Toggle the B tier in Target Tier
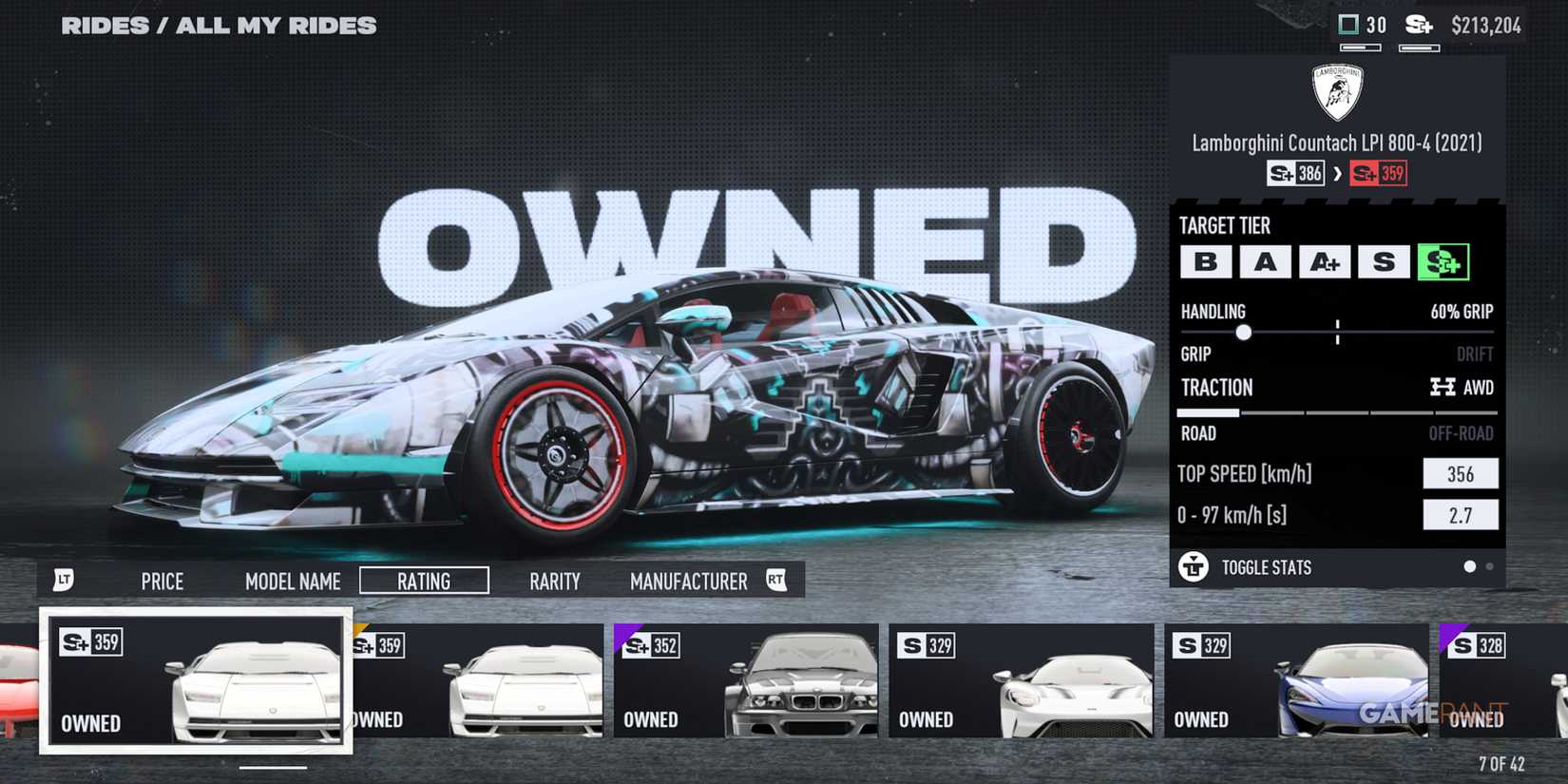Screen dimensions: 1568x784 pyautogui.click(x=1205, y=262)
